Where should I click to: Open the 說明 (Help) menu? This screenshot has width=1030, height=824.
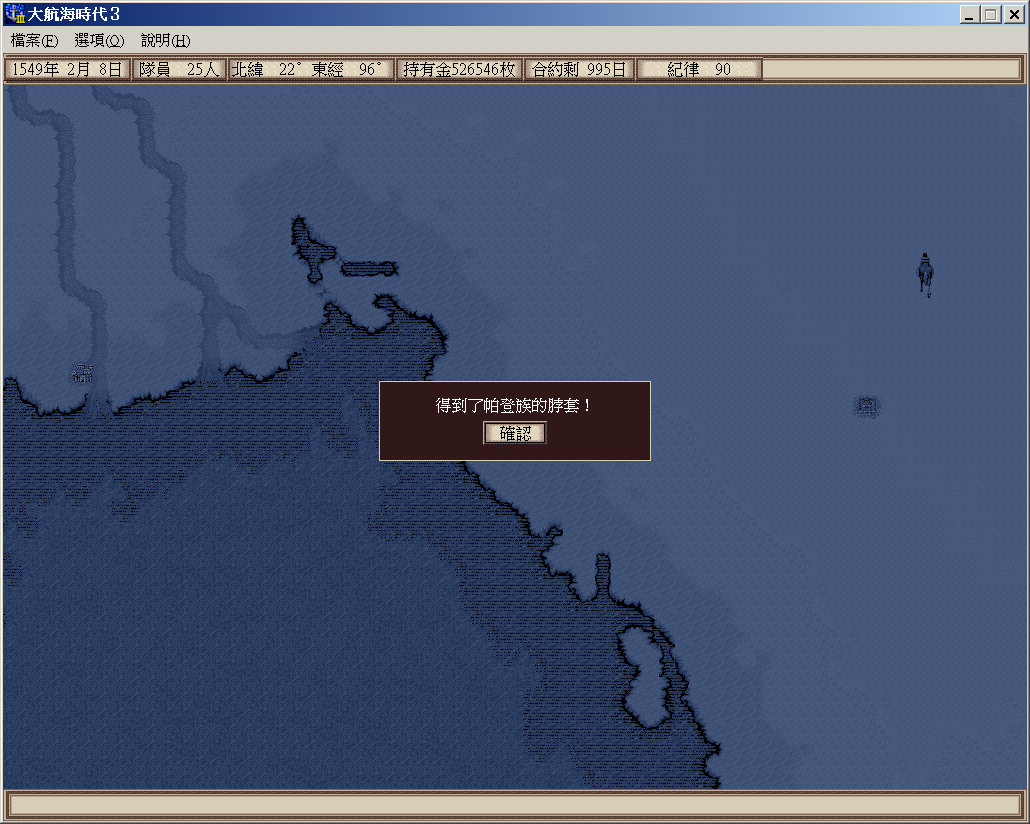pos(165,41)
